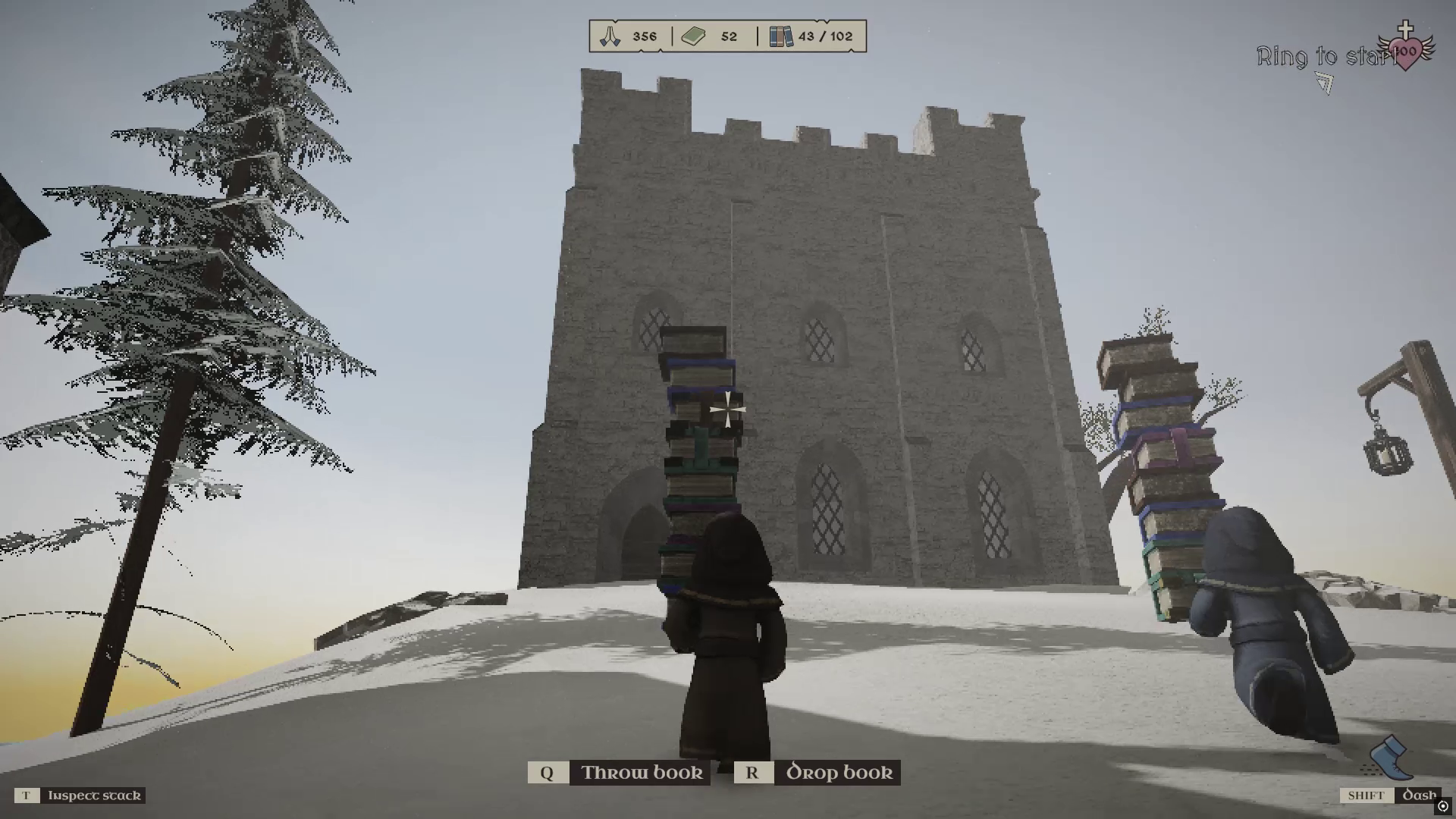Image resolution: width=1456 pixels, height=819 pixels.
Task: Click the praying hands prayer counter icon
Action: click(611, 35)
